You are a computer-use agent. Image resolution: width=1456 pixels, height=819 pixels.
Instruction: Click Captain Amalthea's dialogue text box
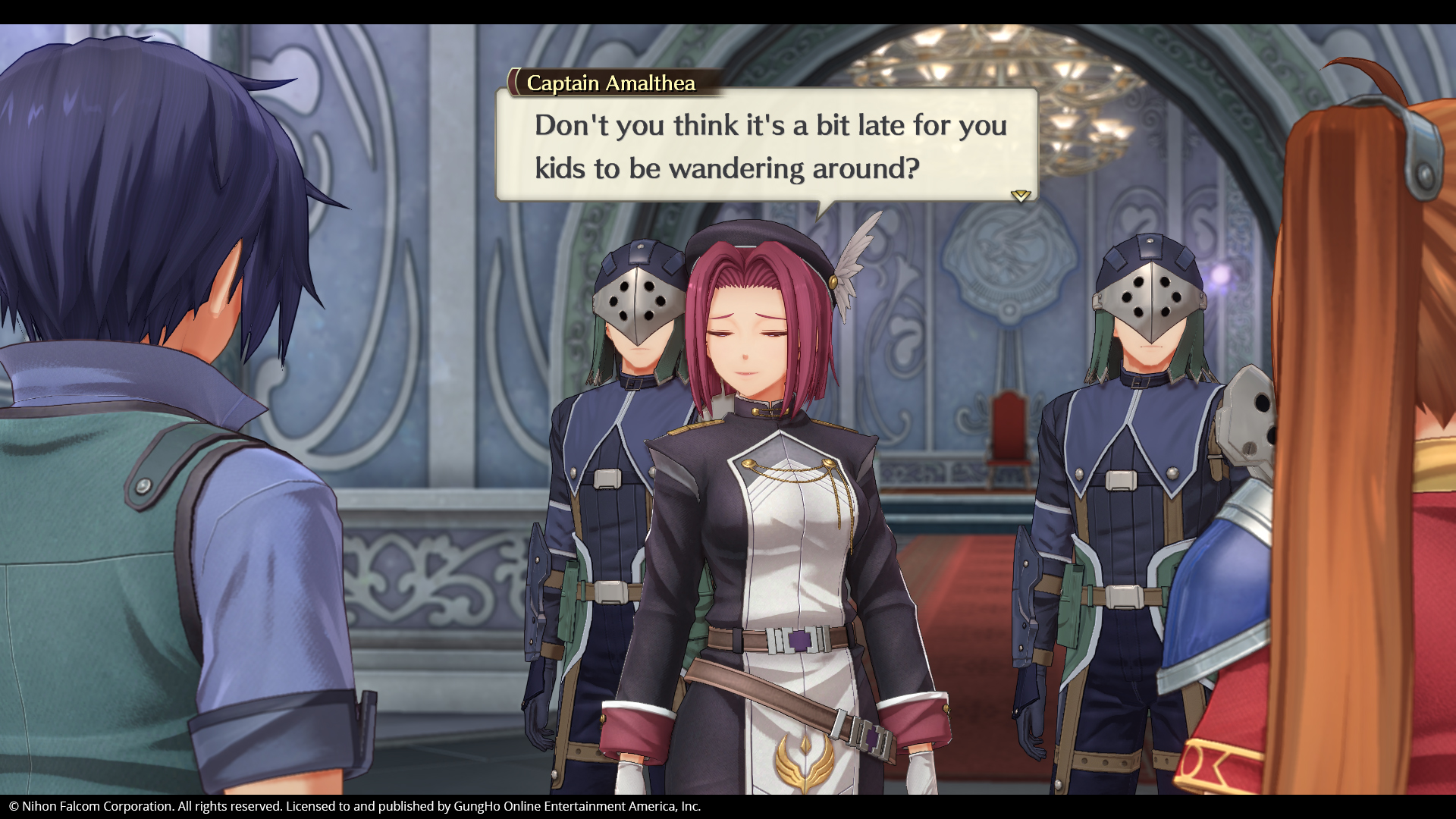[767, 146]
